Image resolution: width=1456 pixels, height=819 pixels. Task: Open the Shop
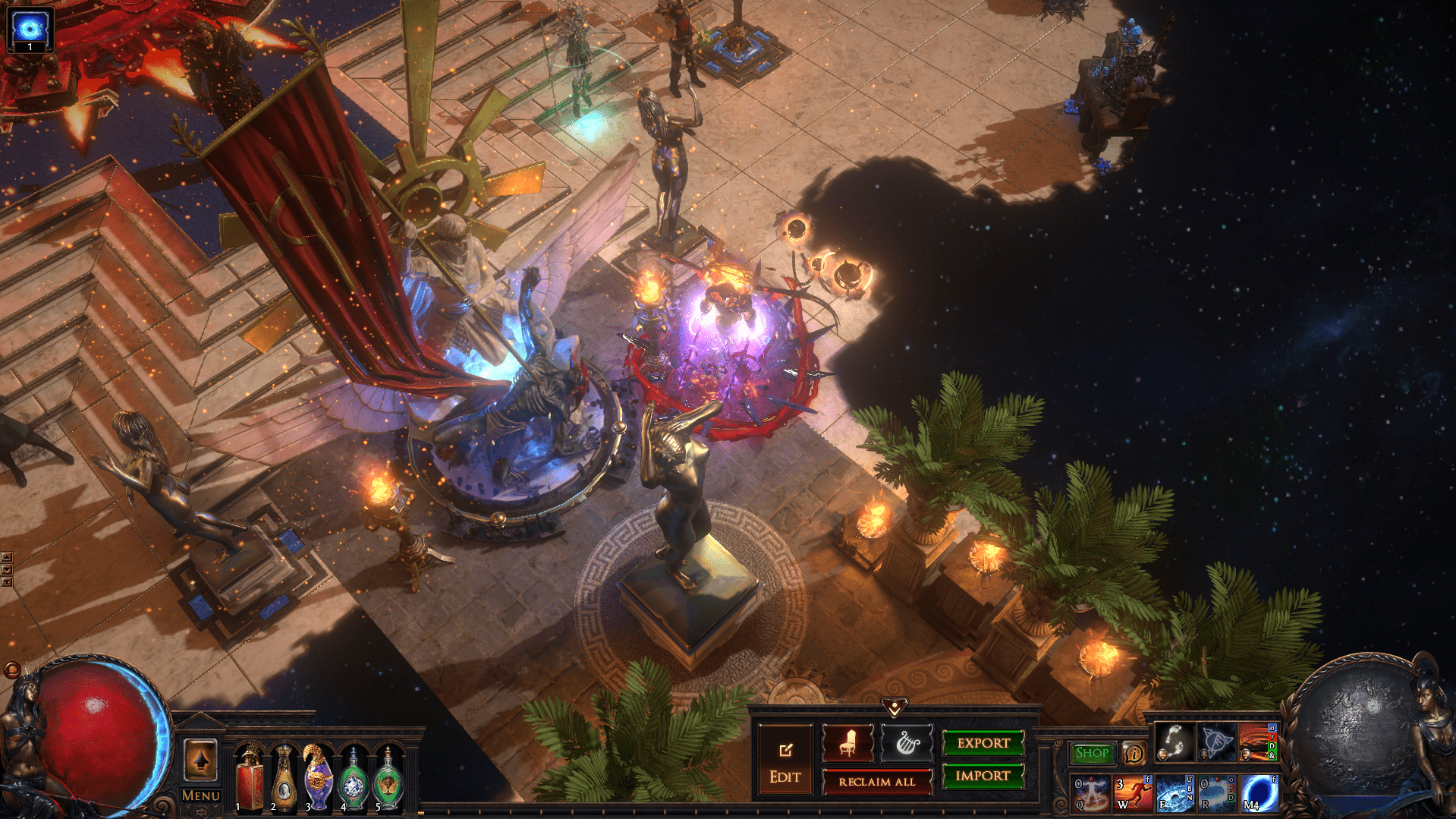1092,753
